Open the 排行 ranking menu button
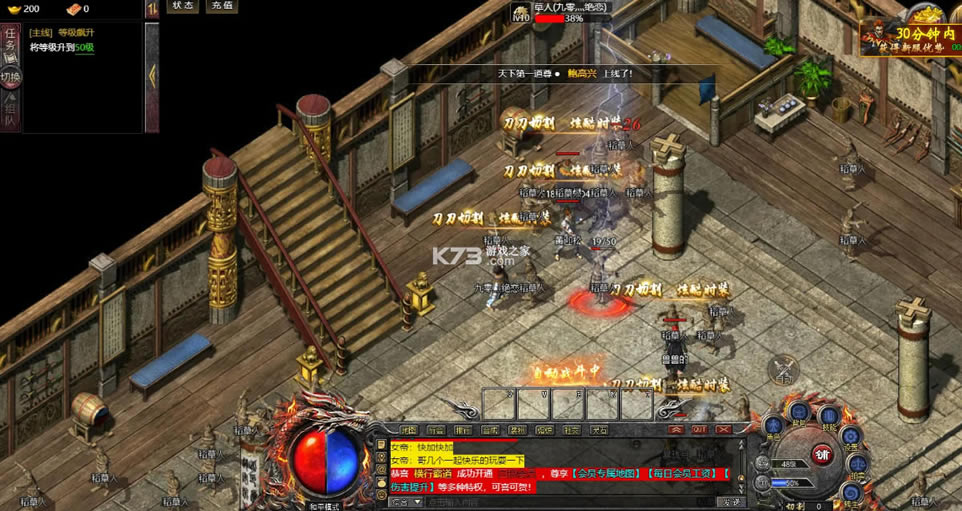 (x=464, y=429)
